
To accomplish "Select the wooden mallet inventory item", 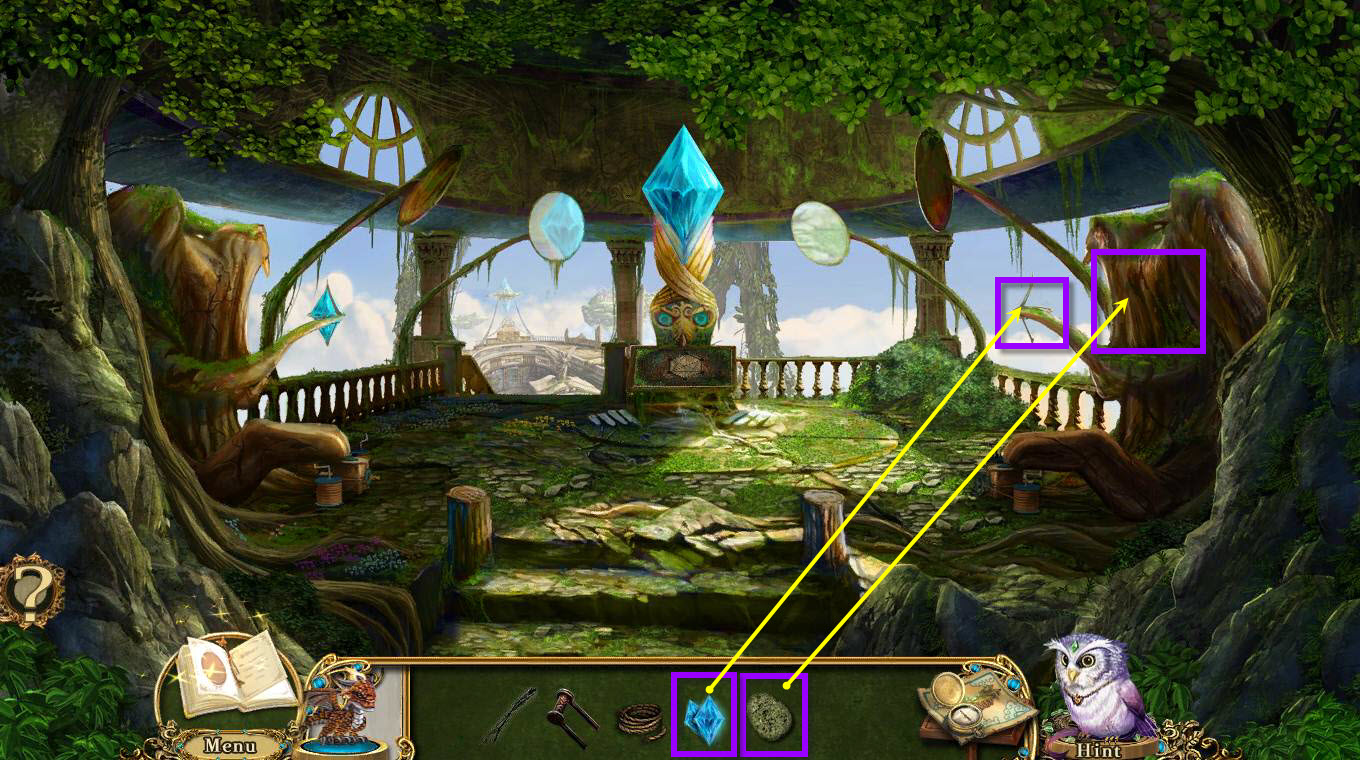I will [x=571, y=716].
